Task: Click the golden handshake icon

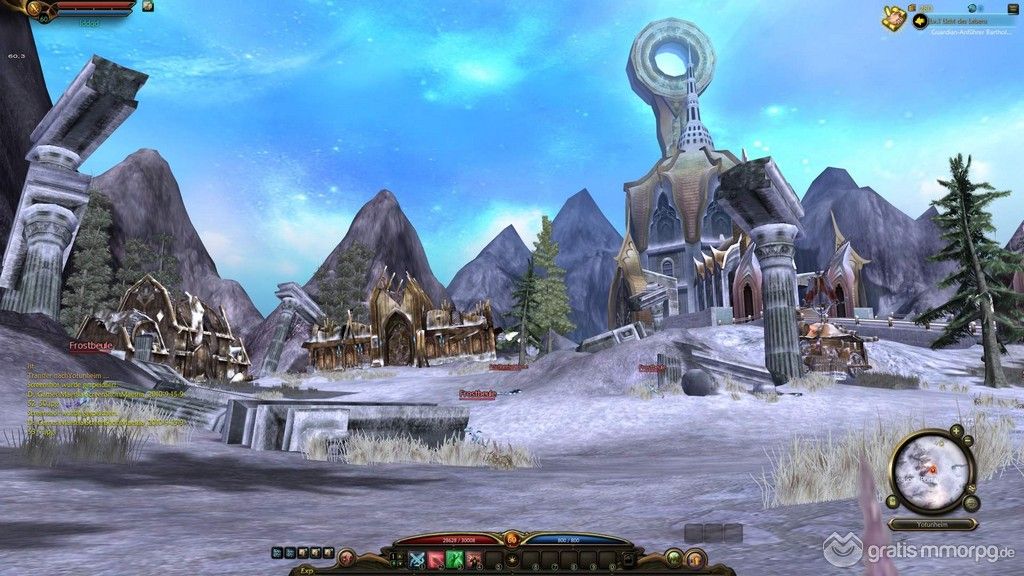Action: pyautogui.click(x=893, y=17)
